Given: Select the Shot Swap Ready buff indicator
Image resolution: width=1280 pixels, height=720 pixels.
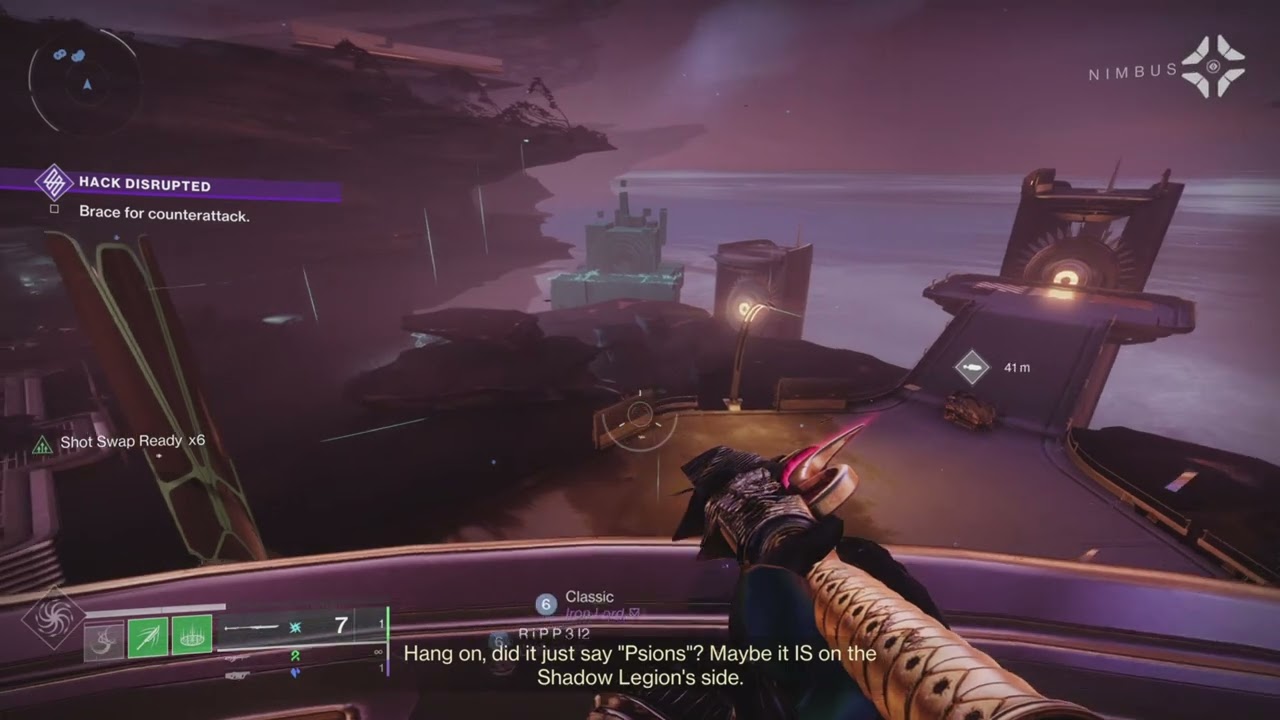Looking at the screenshot, I should point(120,442).
